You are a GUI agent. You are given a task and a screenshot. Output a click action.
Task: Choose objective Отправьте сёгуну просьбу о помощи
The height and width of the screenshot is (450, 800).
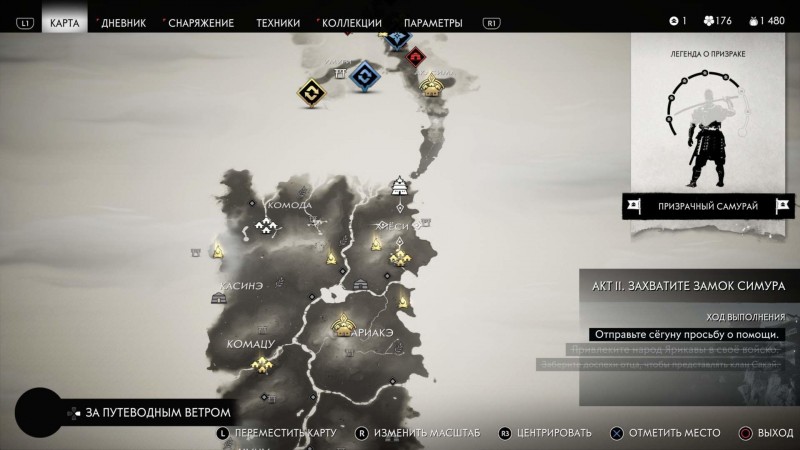[686, 334]
